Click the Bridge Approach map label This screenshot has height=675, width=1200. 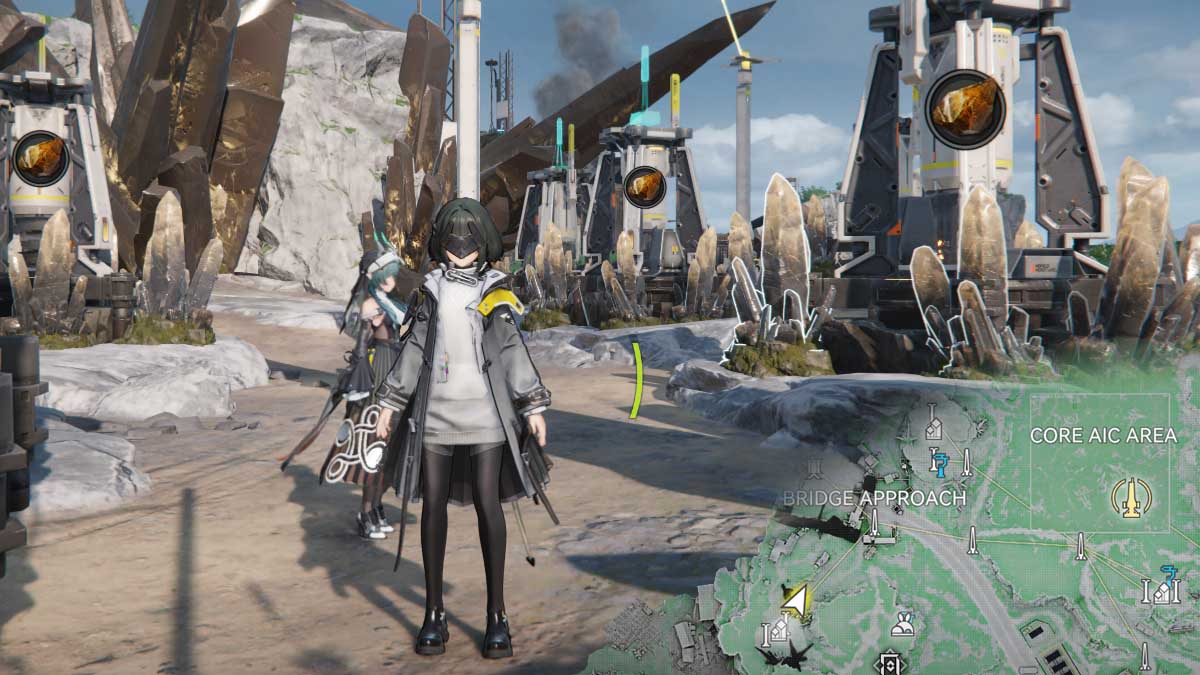click(x=874, y=498)
